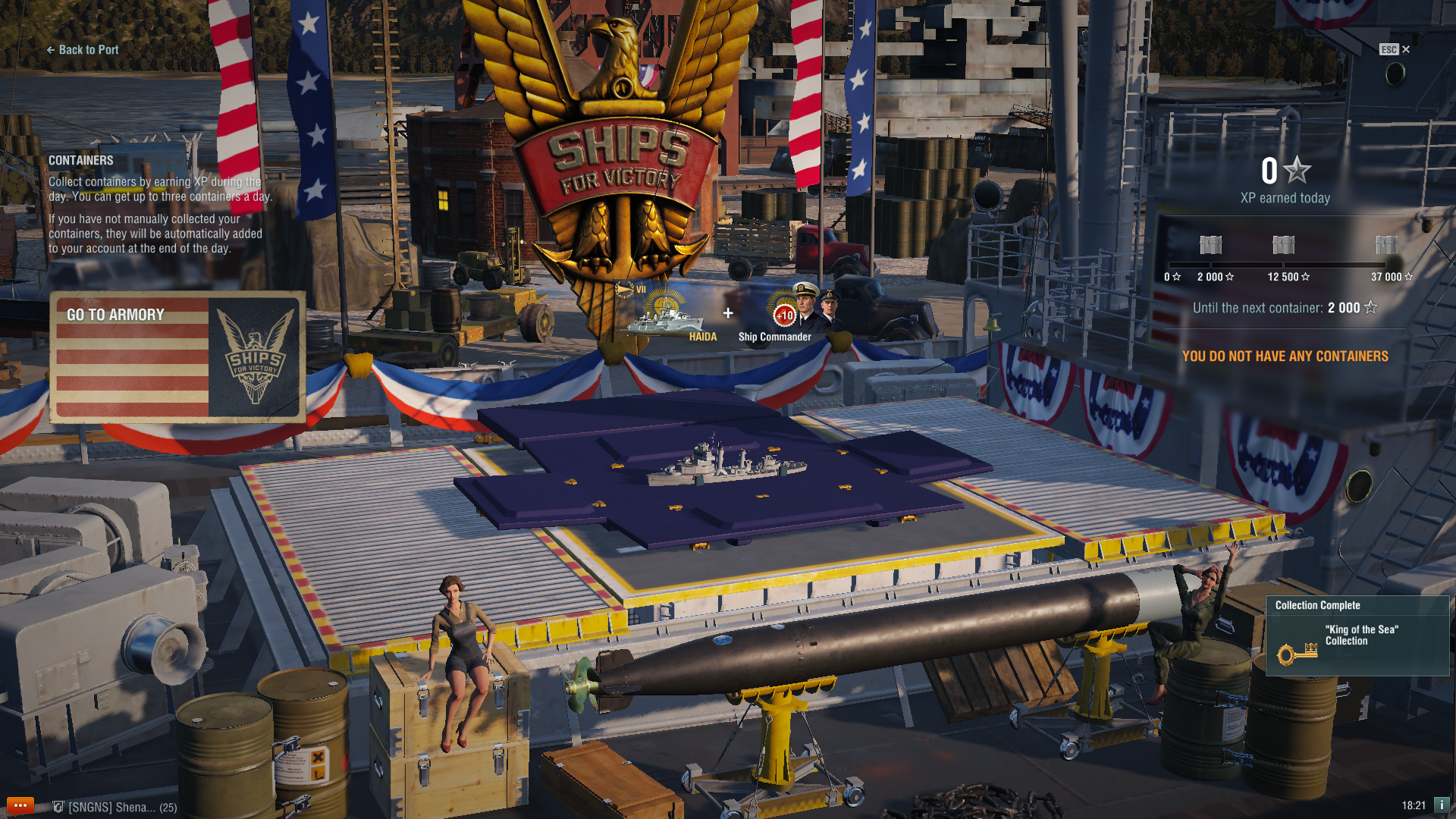This screenshot has width=1456, height=819.
Task: Open the Go to Armory banner
Action: [x=177, y=357]
